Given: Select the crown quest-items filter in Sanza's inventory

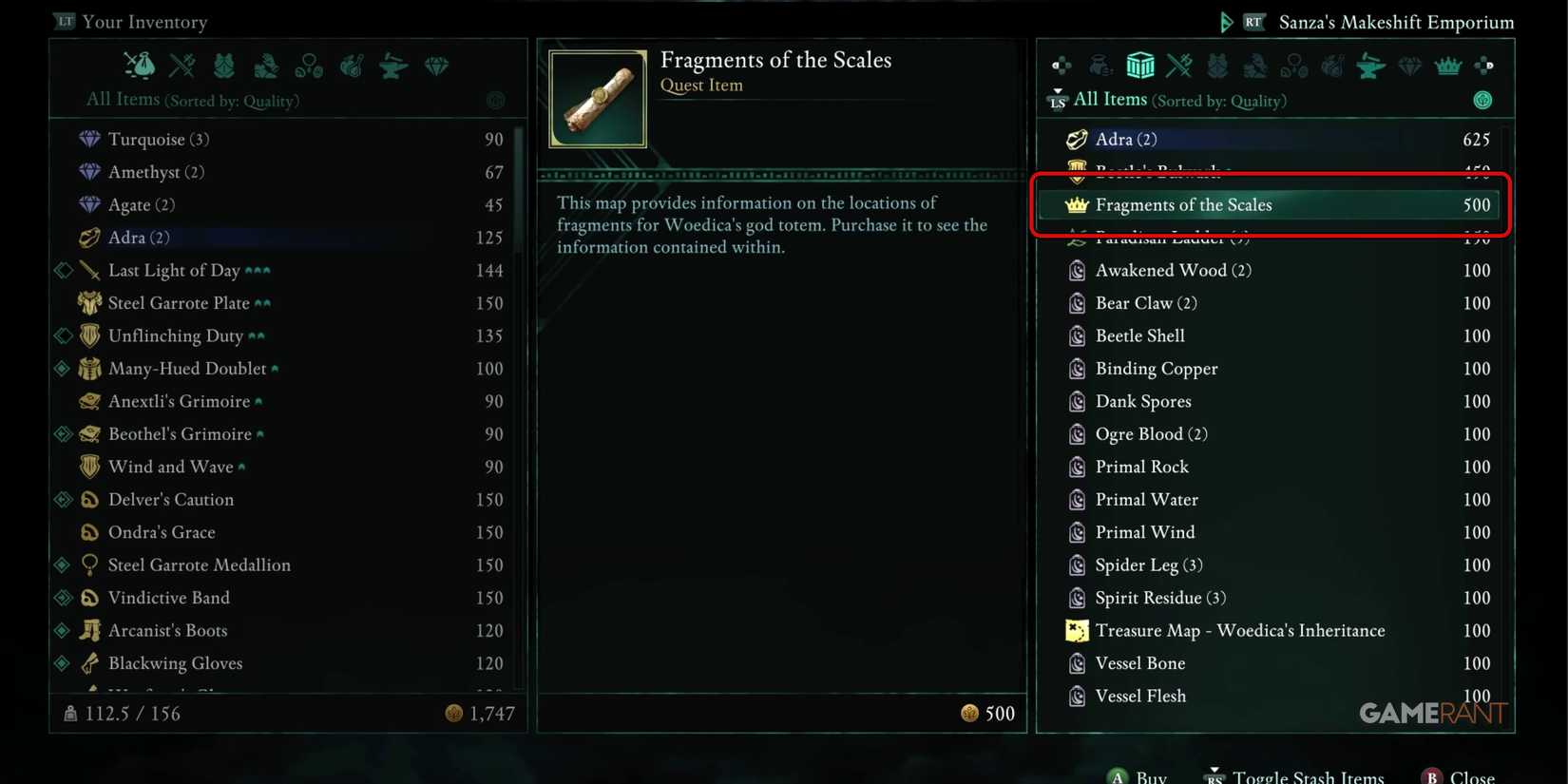Looking at the screenshot, I should [x=1446, y=65].
